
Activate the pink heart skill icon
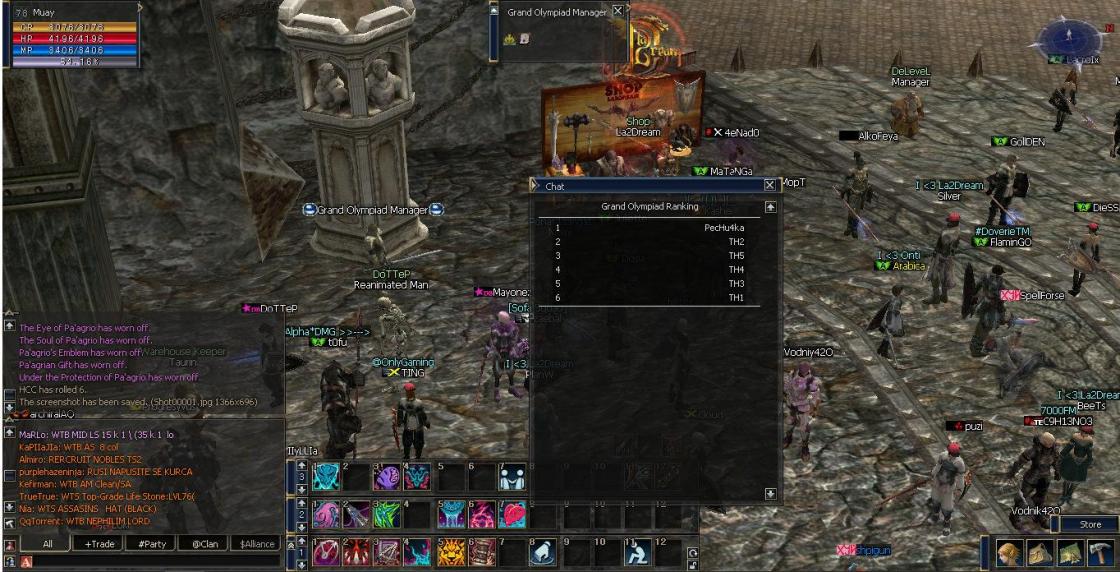(x=513, y=514)
